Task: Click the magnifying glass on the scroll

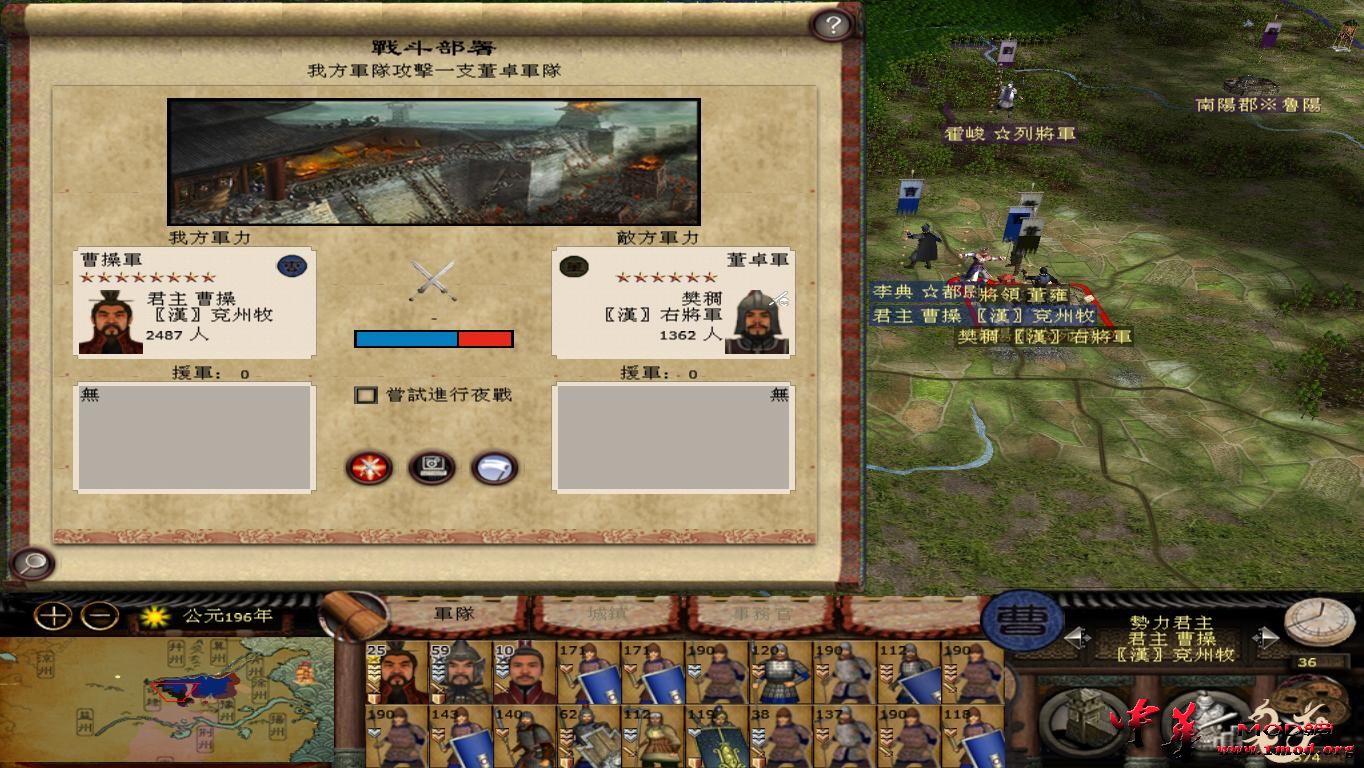Action: (34, 564)
